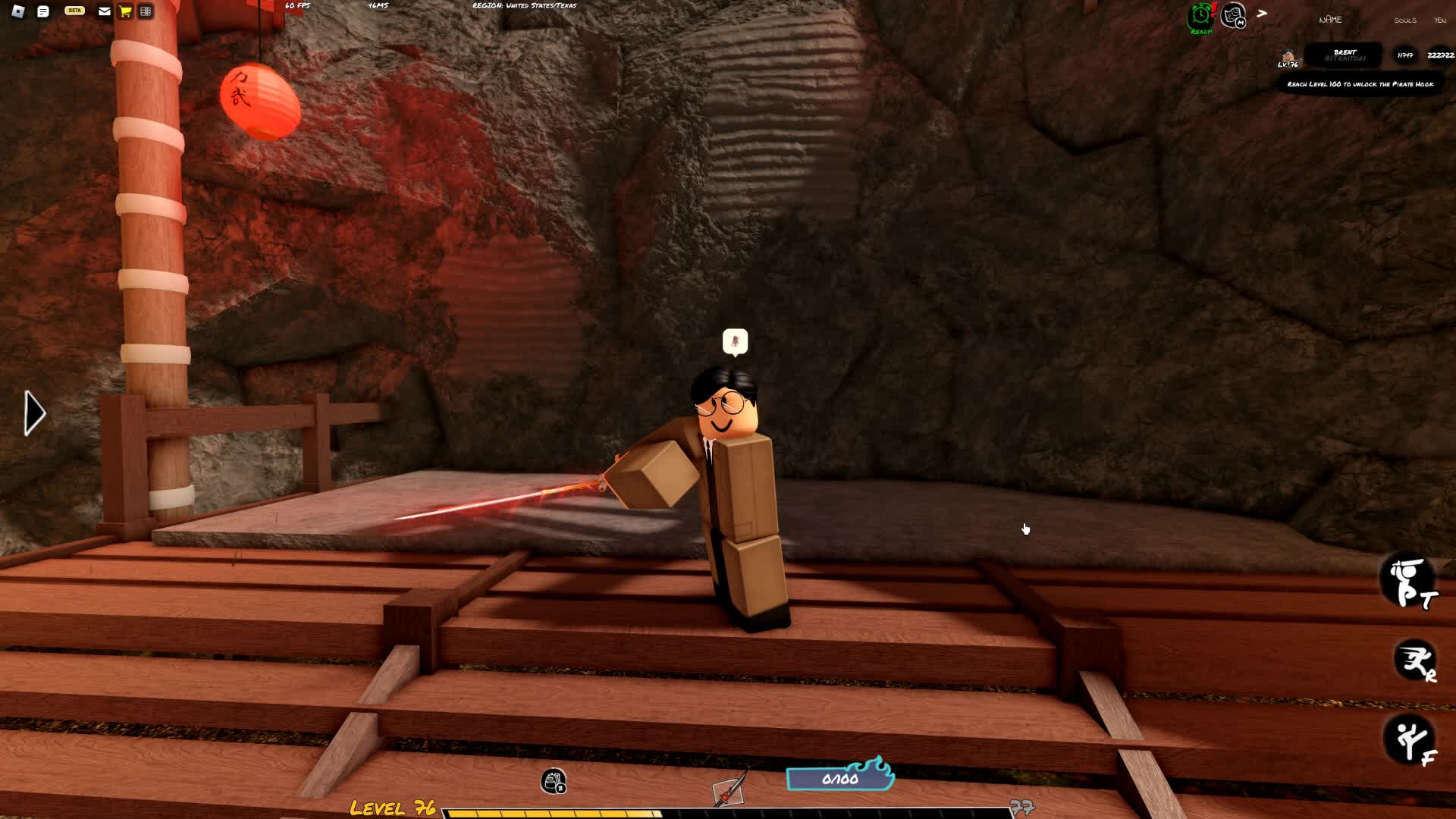Claim the green Ready alarm clock reward
Viewport: 1456px width, 819px height.
pyautogui.click(x=1201, y=17)
